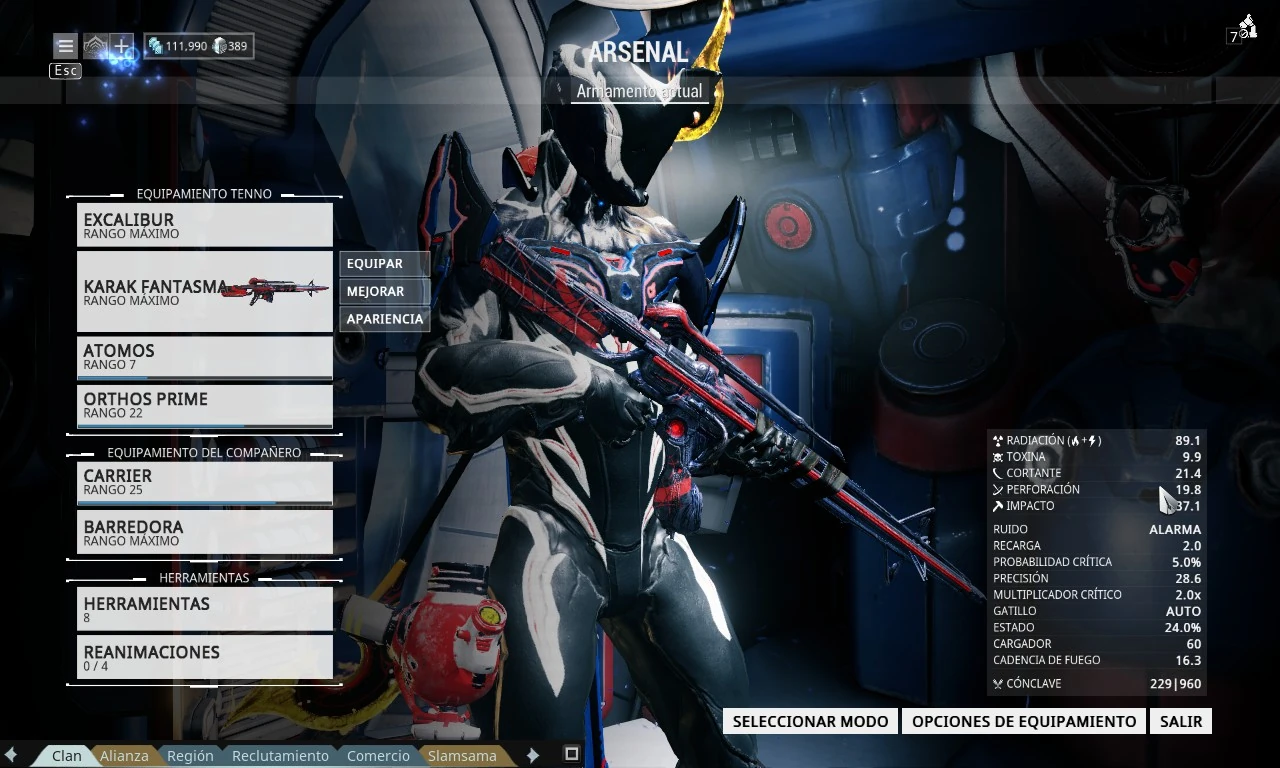
Task: Switch to the Alianza chat tab
Action: click(x=124, y=756)
